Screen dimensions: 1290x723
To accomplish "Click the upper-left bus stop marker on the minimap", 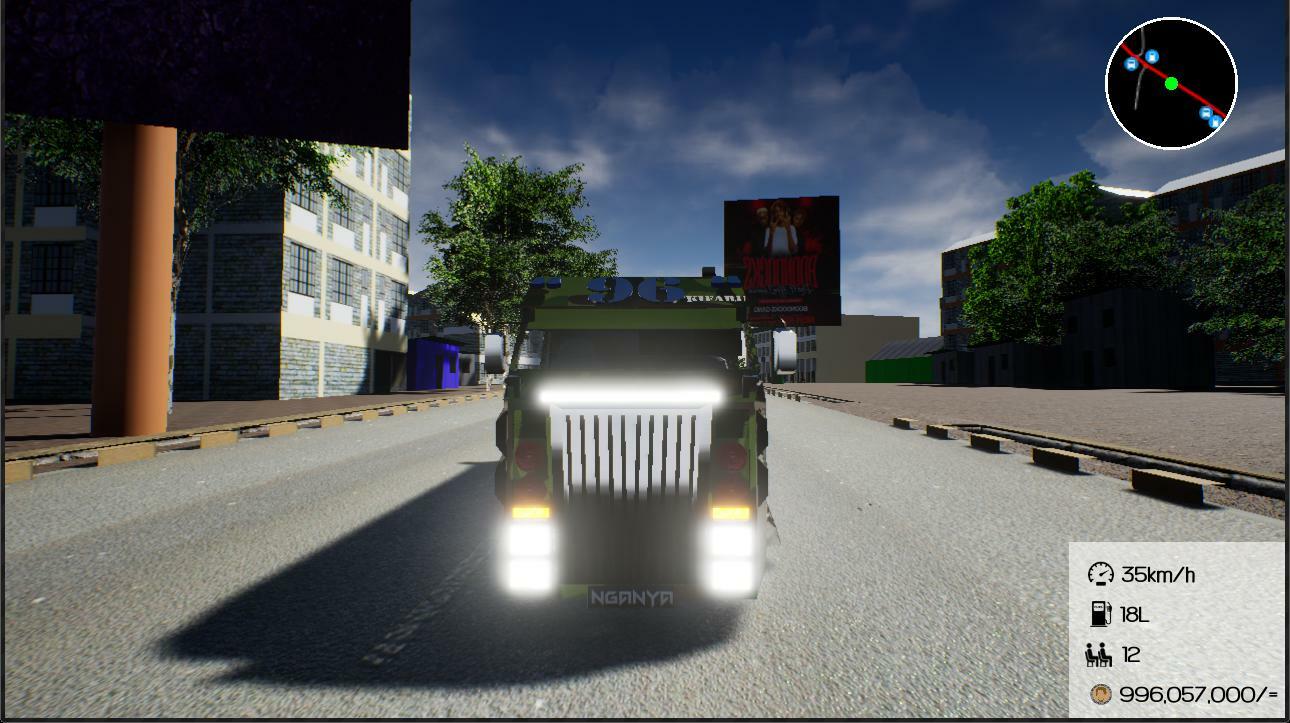I will [x=1132, y=64].
